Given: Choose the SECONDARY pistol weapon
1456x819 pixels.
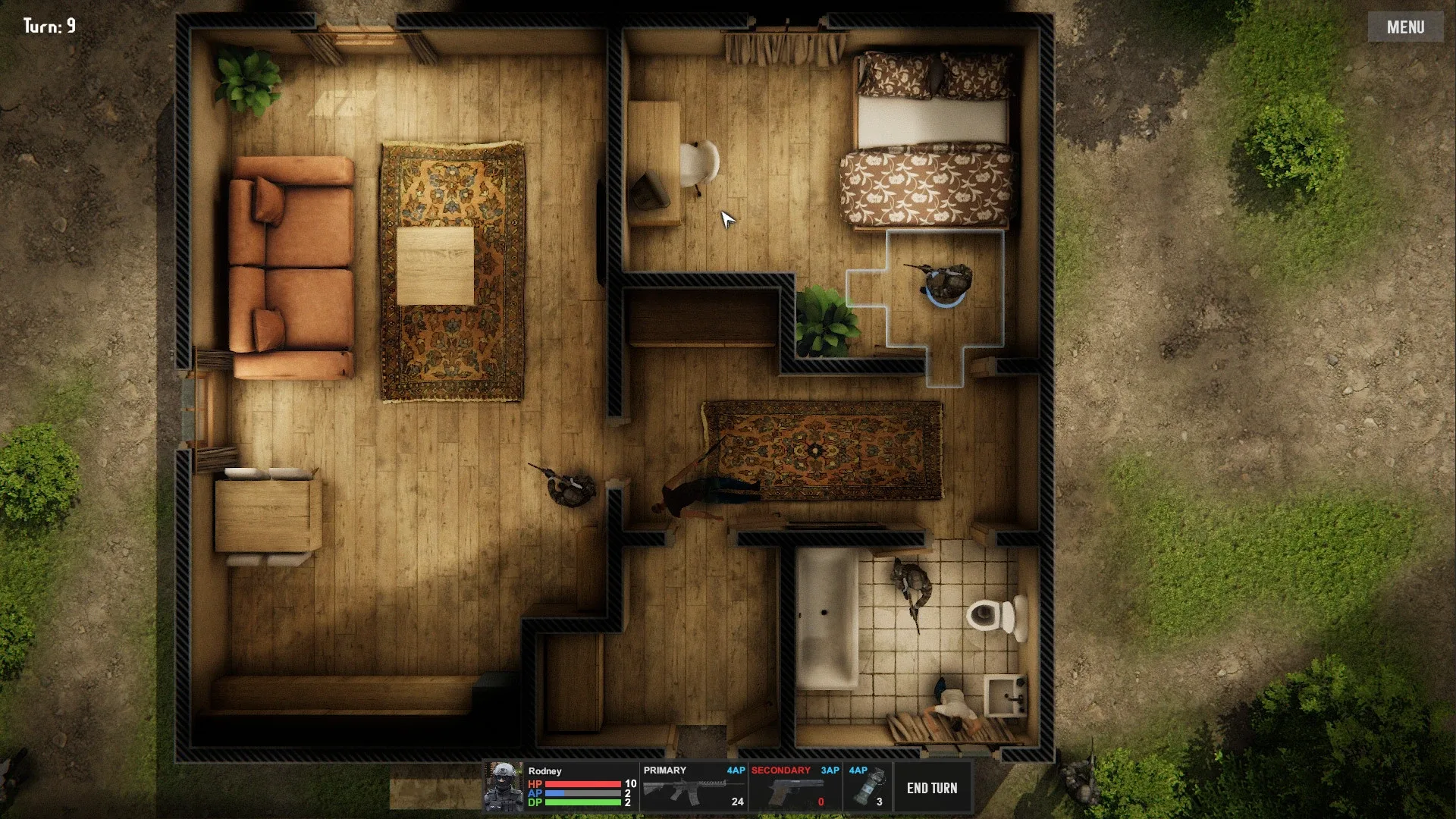Looking at the screenshot, I should 795,788.
